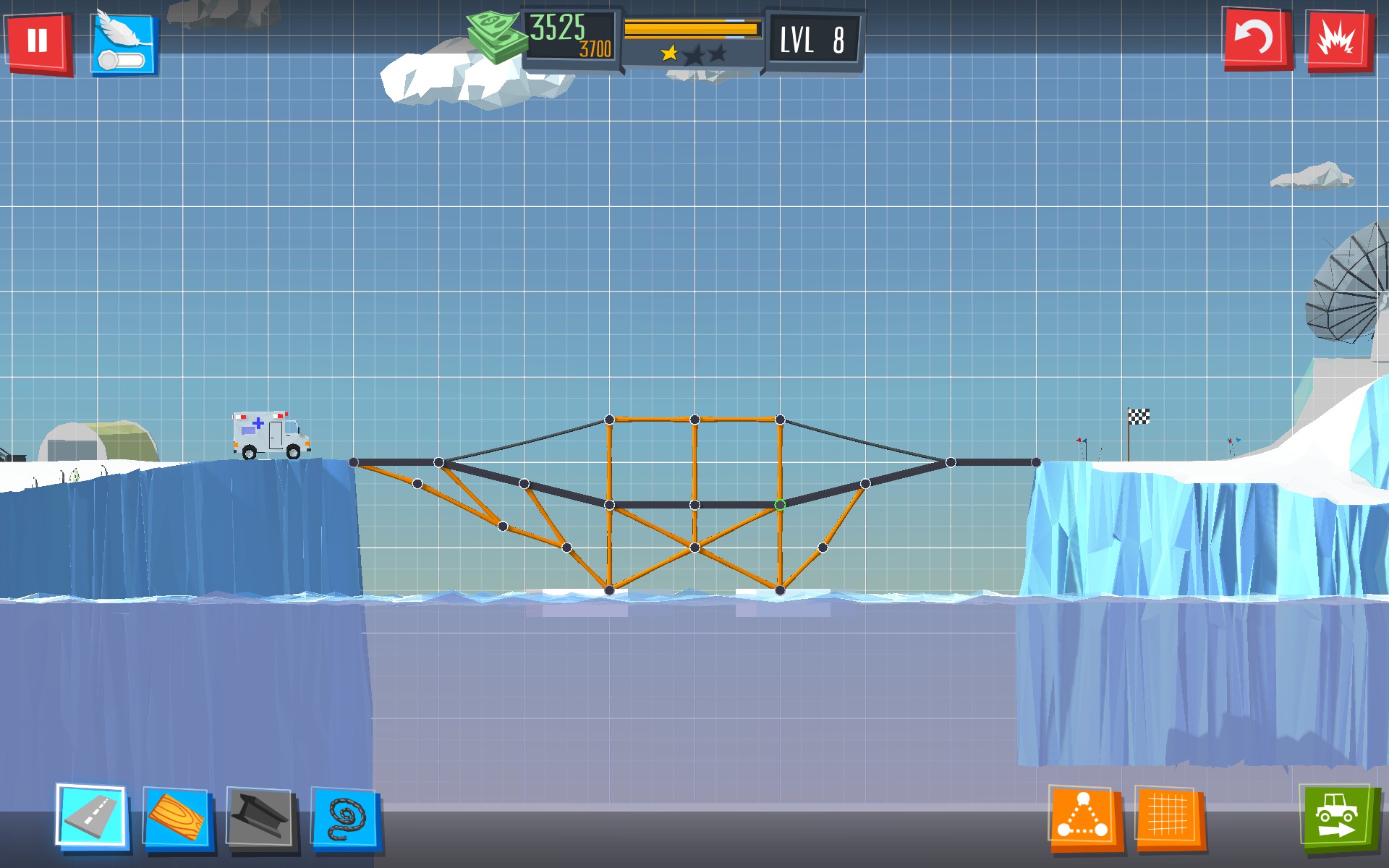
Task: Select the road building material
Action: (x=93, y=817)
